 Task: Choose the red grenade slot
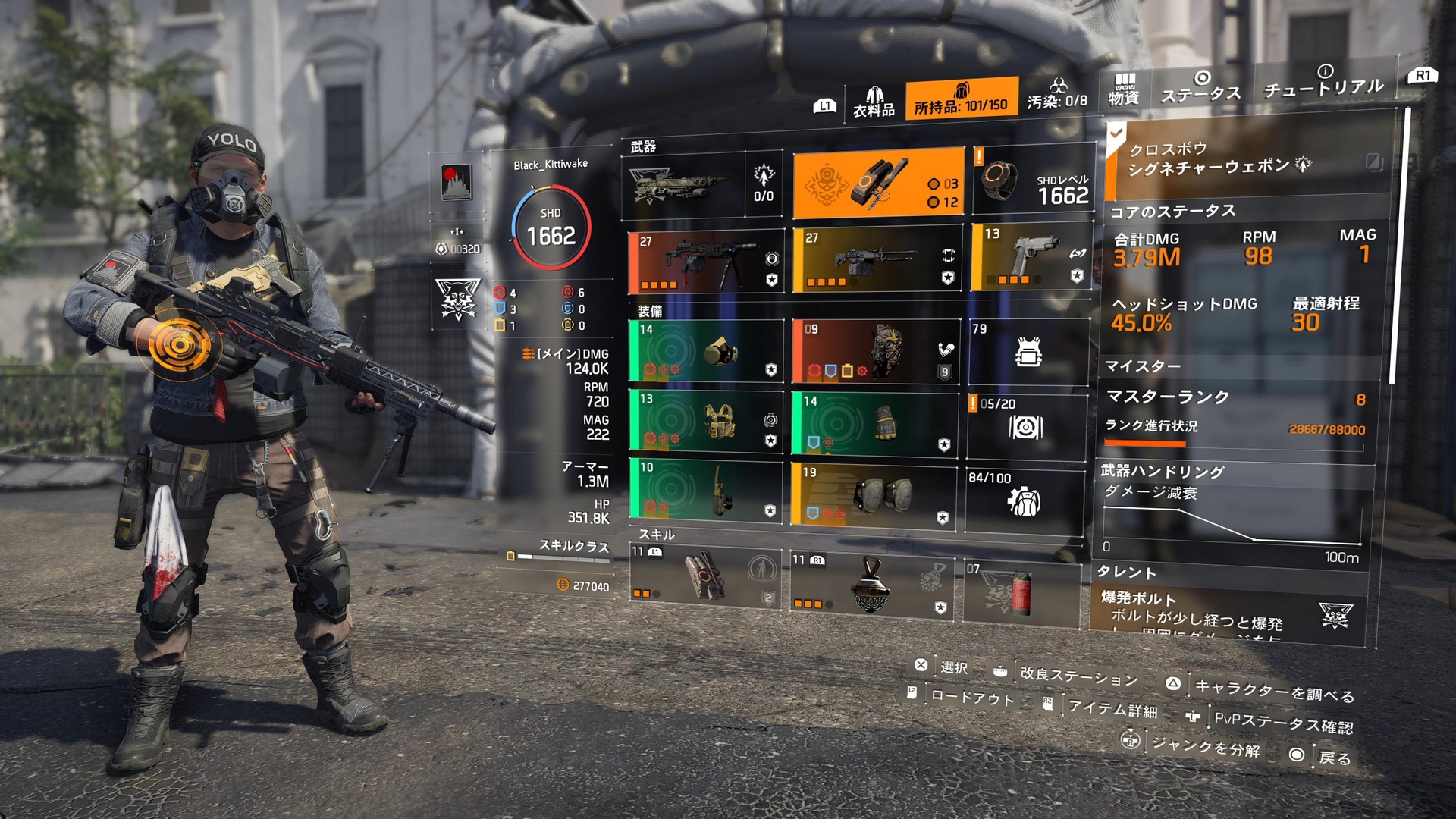click(1021, 591)
